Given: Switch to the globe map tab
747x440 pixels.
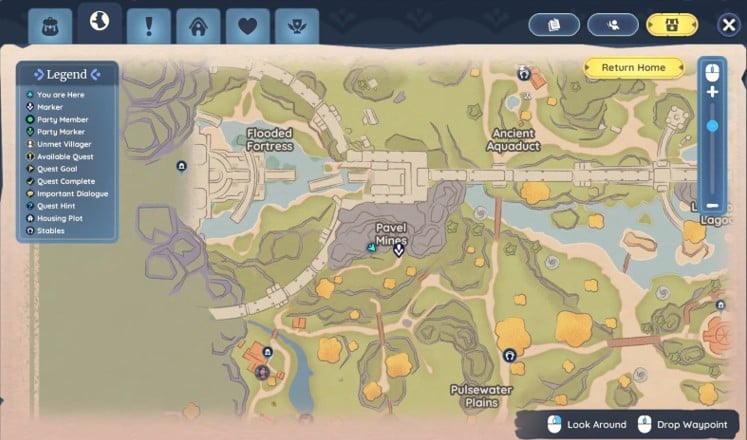Looking at the screenshot, I should (99, 22).
